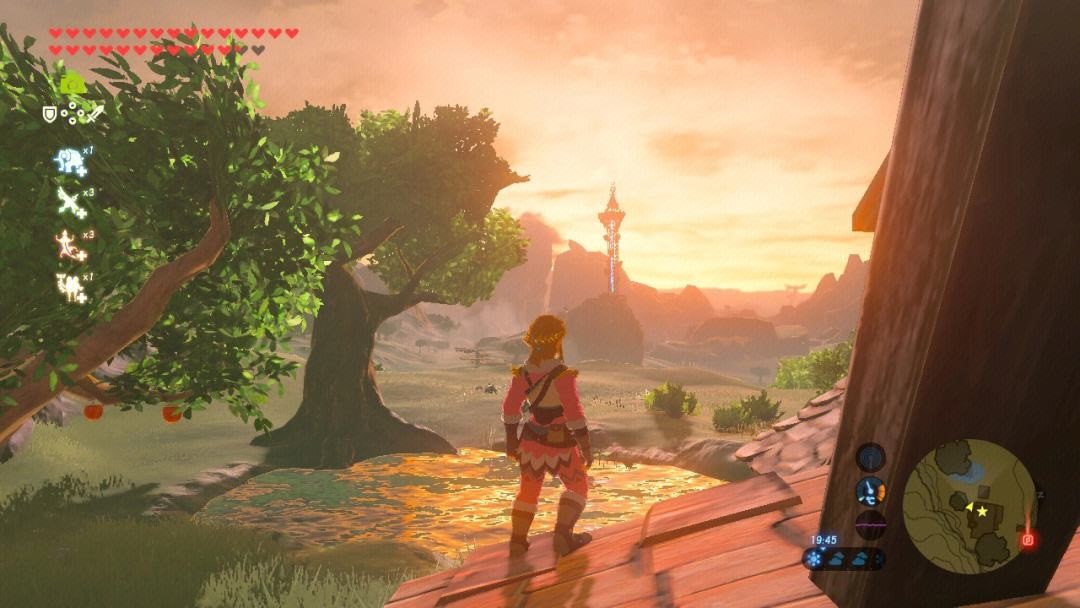
Task: Open the sword weapon quick-select icon
Action: point(95,115)
